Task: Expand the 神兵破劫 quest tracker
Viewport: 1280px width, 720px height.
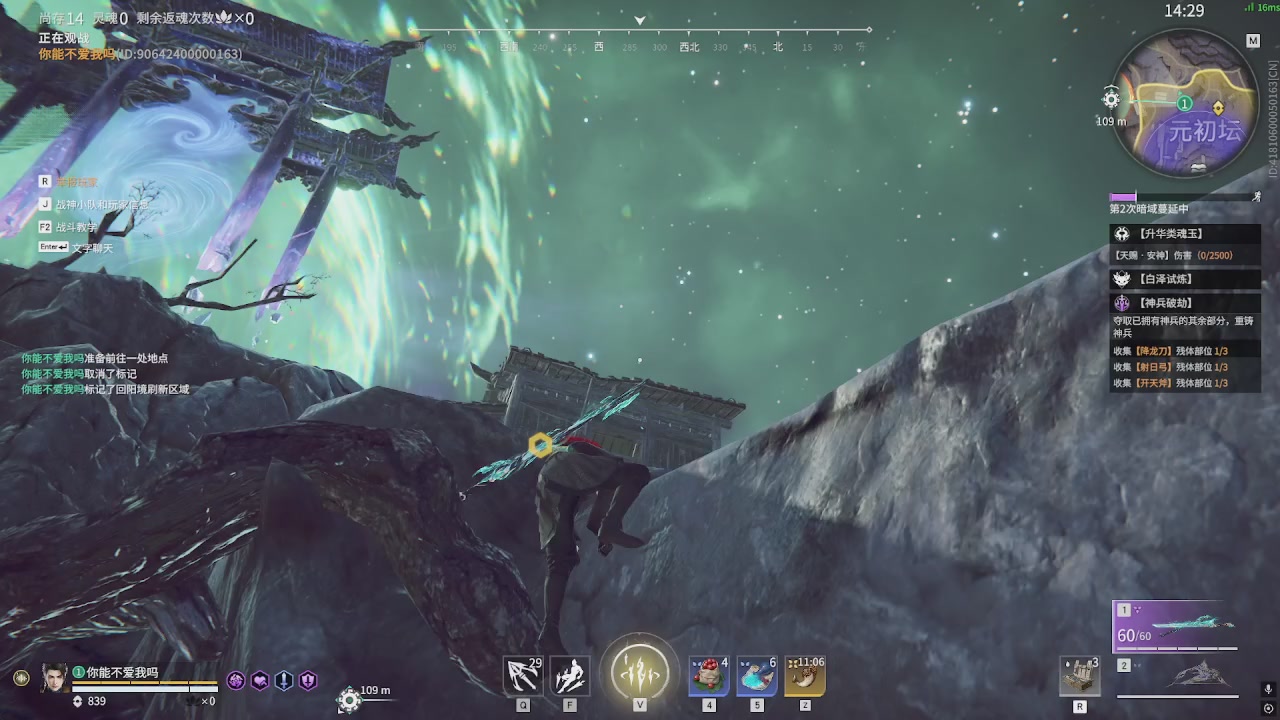Action: click(x=1166, y=303)
